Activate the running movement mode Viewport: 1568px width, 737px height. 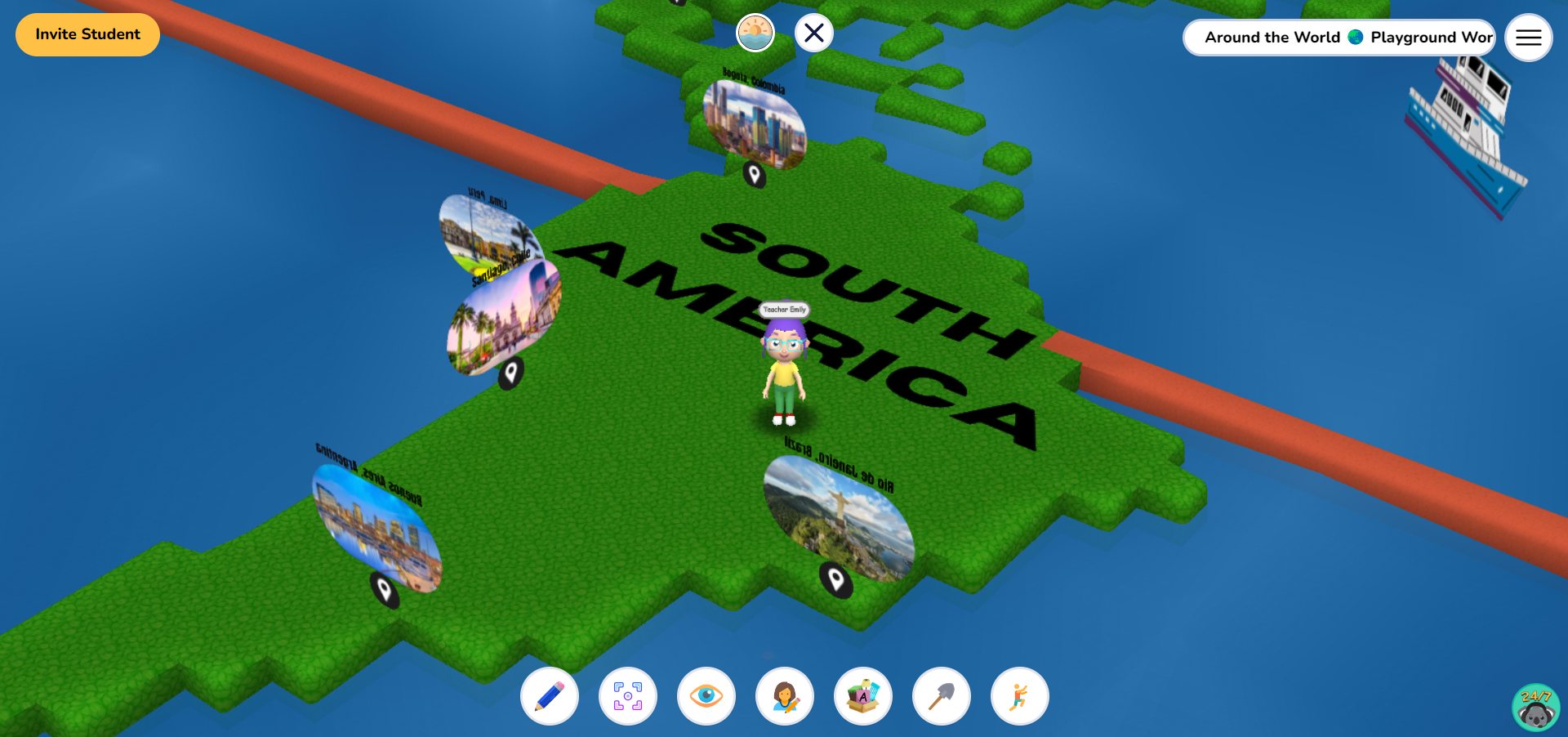pos(1018,695)
